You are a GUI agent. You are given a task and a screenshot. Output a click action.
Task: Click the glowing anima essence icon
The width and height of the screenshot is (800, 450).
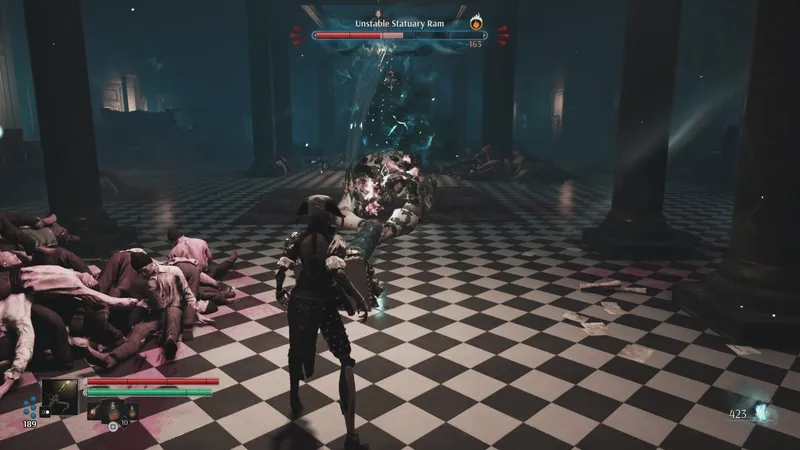(763, 412)
